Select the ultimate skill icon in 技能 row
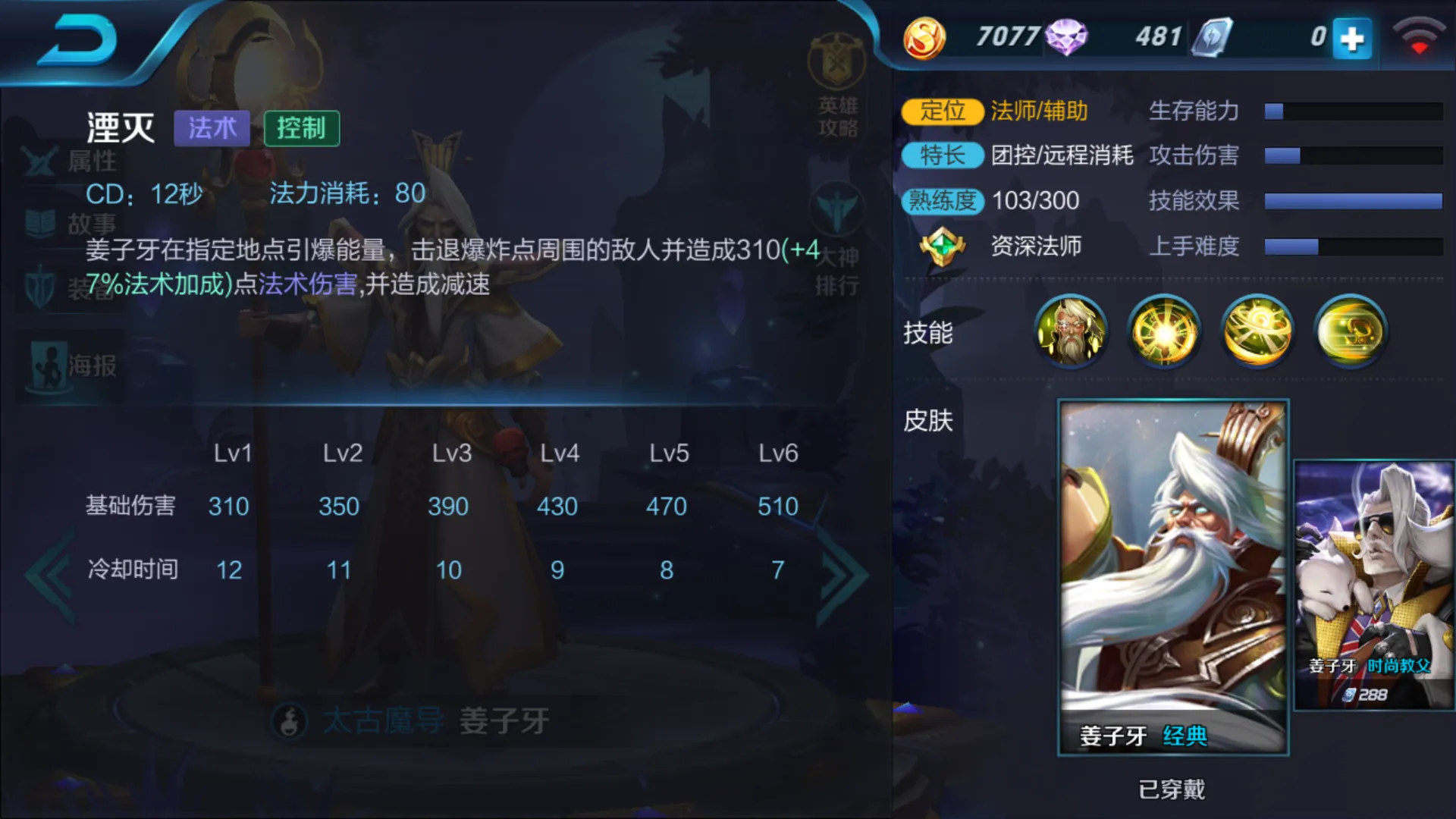Image resolution: width=1456 pixels, height=819 pixels. (x=1350, y=332)
